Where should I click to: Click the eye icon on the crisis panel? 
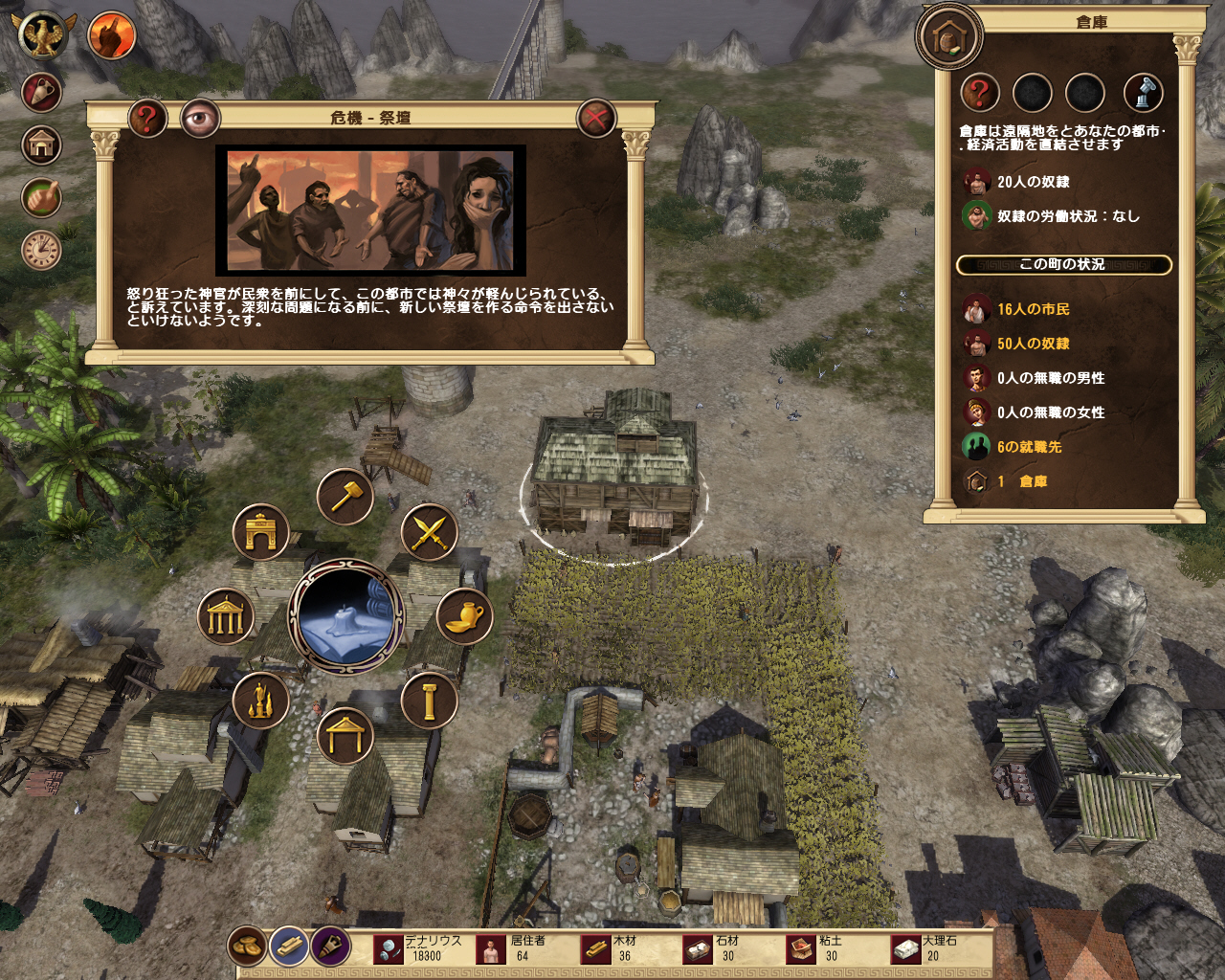(200, 119)
